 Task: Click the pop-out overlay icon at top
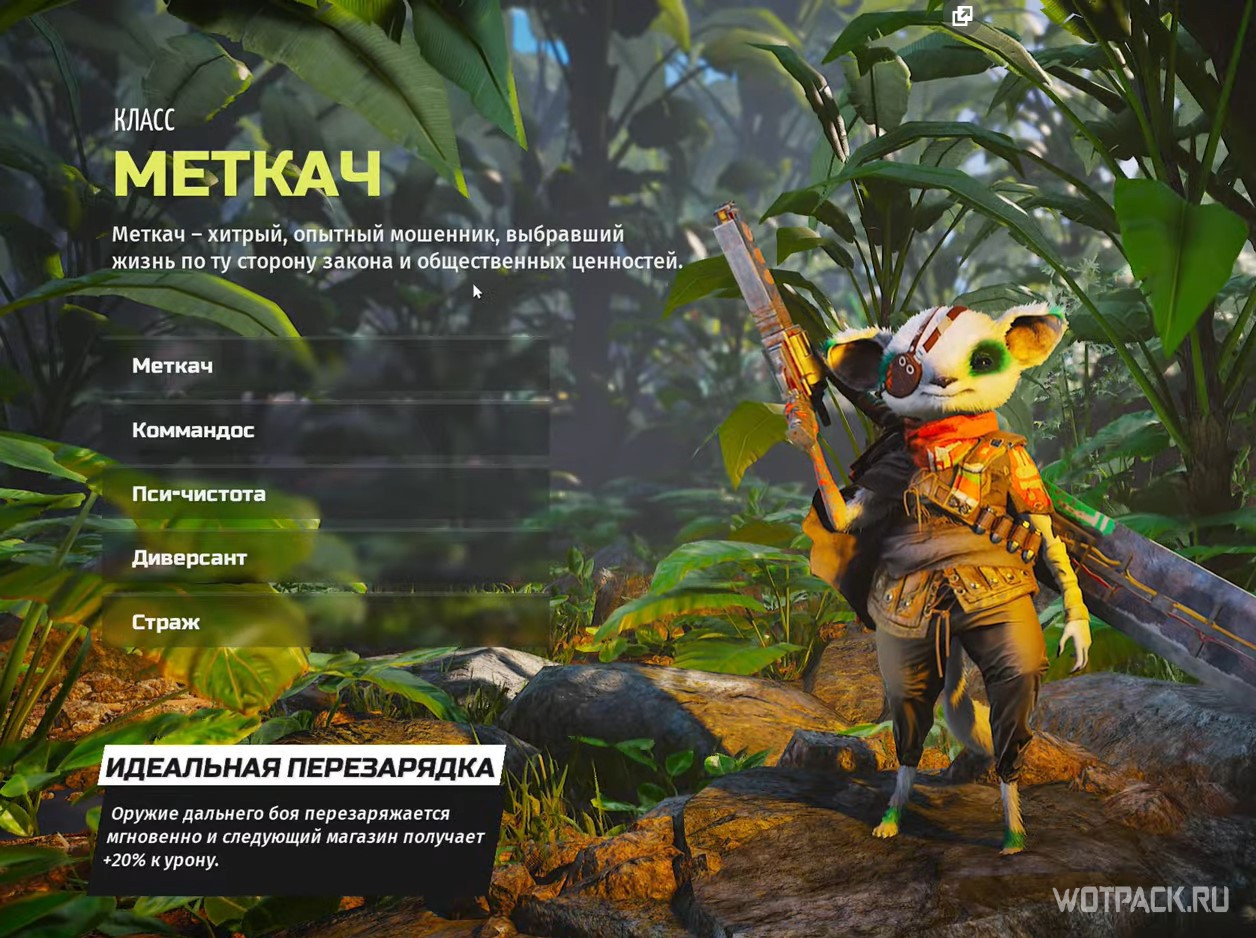(963, 15)
